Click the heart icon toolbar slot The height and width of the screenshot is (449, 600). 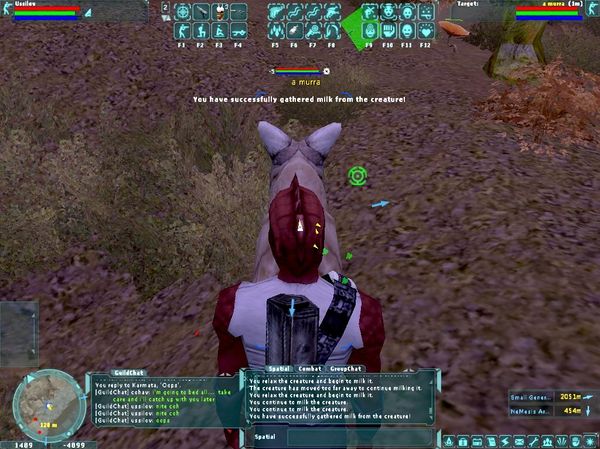pos(427,31)
